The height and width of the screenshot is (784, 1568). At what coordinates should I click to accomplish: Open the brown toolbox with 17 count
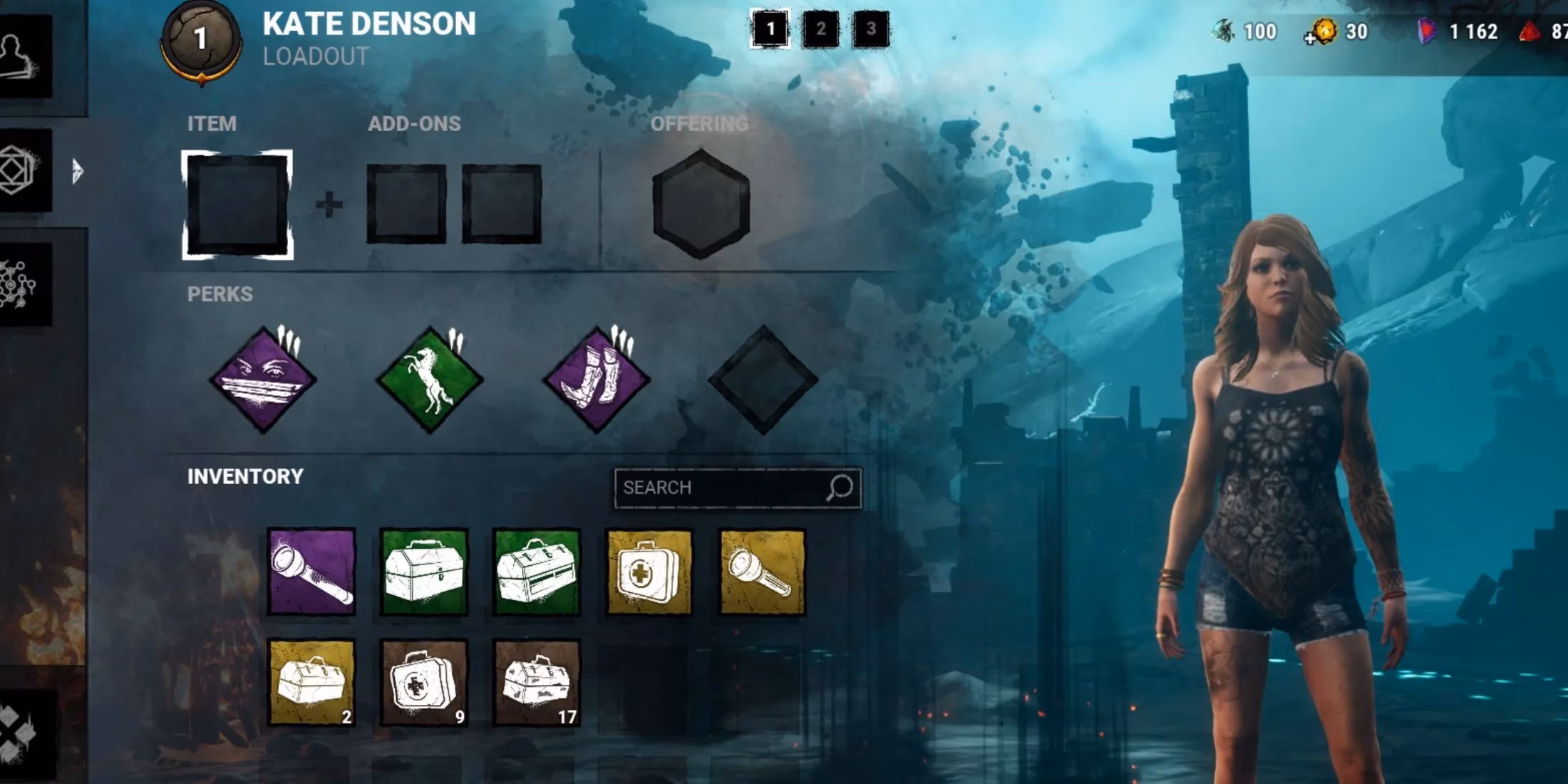click(x=538, y=681)
